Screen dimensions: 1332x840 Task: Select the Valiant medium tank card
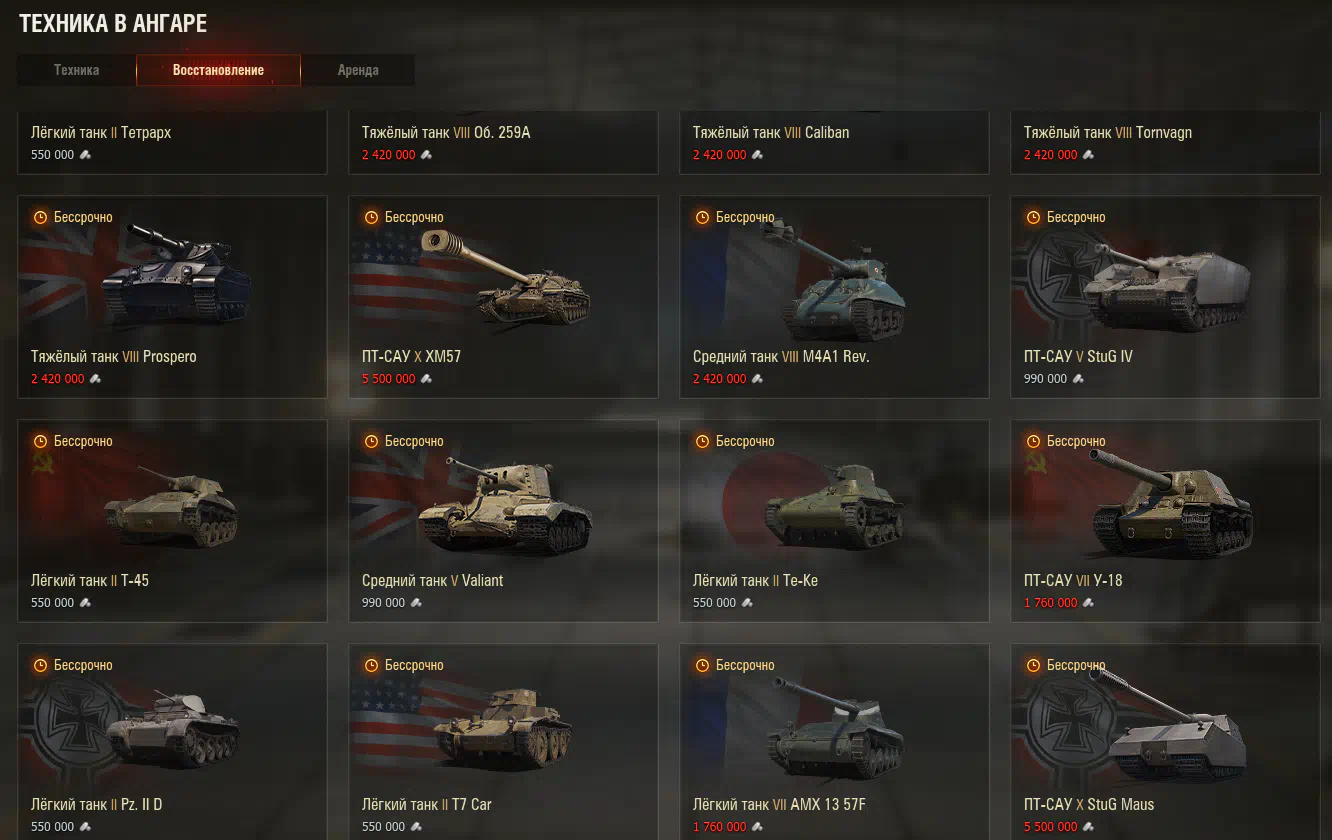(x=503, y=520)
